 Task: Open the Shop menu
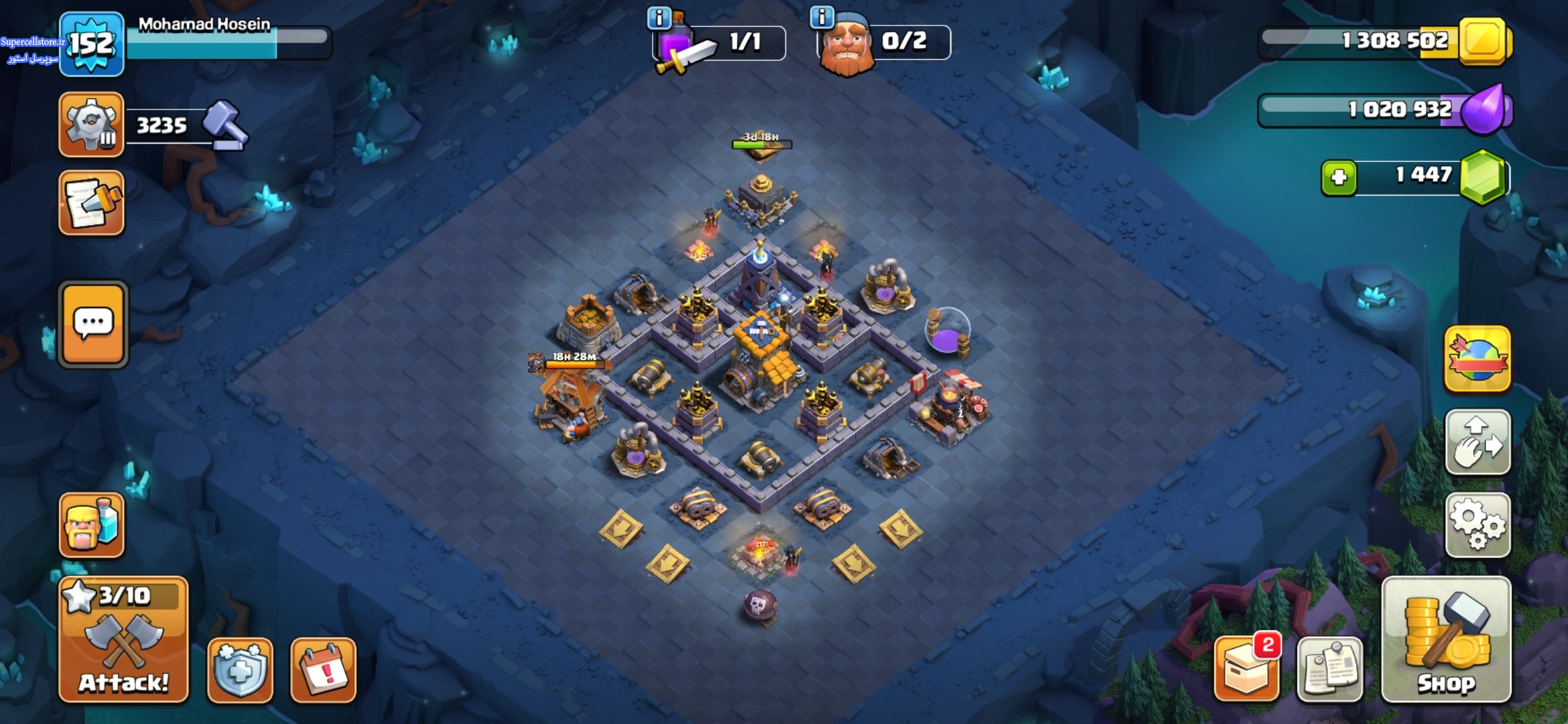1446,640
